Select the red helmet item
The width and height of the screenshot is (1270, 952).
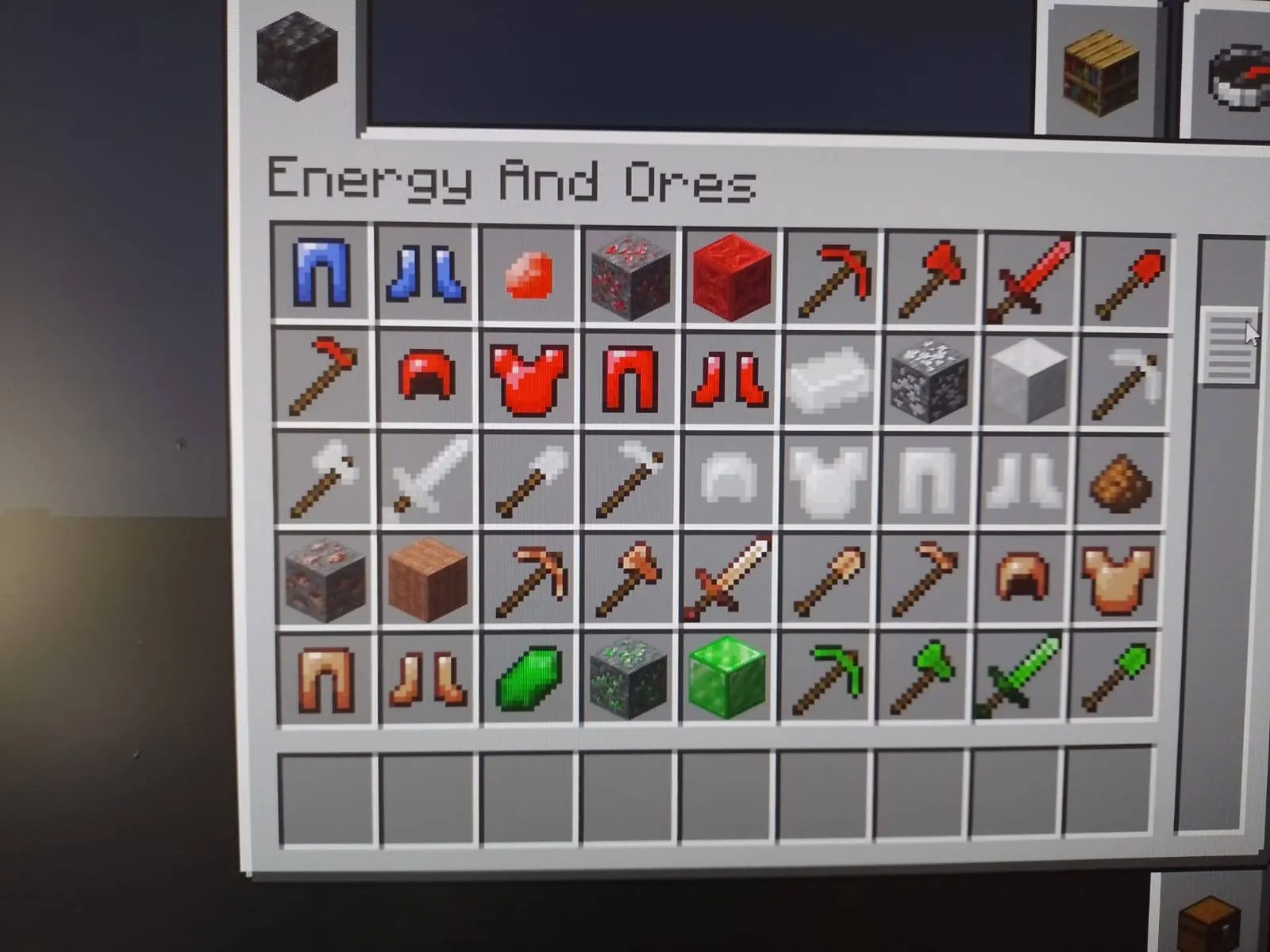click(x=426, y=379)
